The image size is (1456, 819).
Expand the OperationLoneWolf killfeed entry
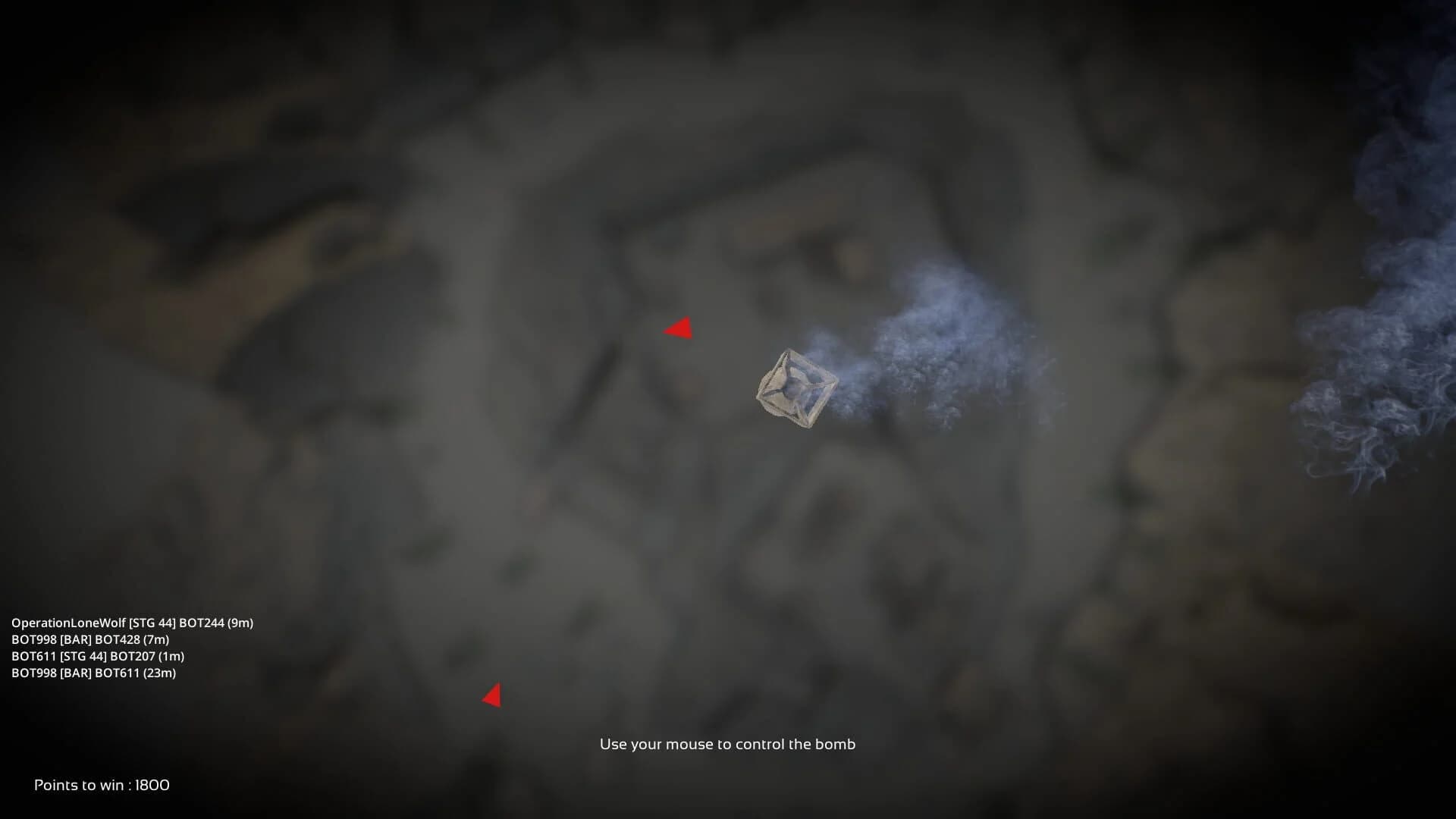(x=132, y=623)
